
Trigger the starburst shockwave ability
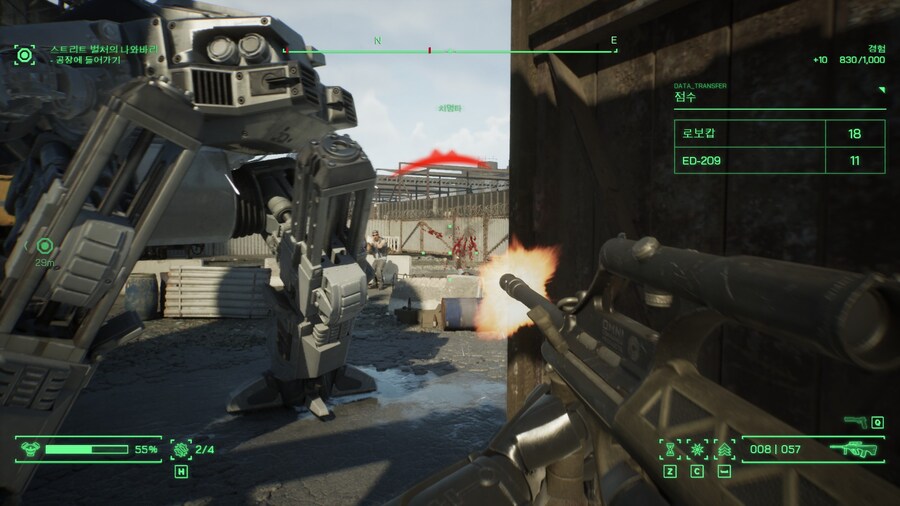click(696, 449)
